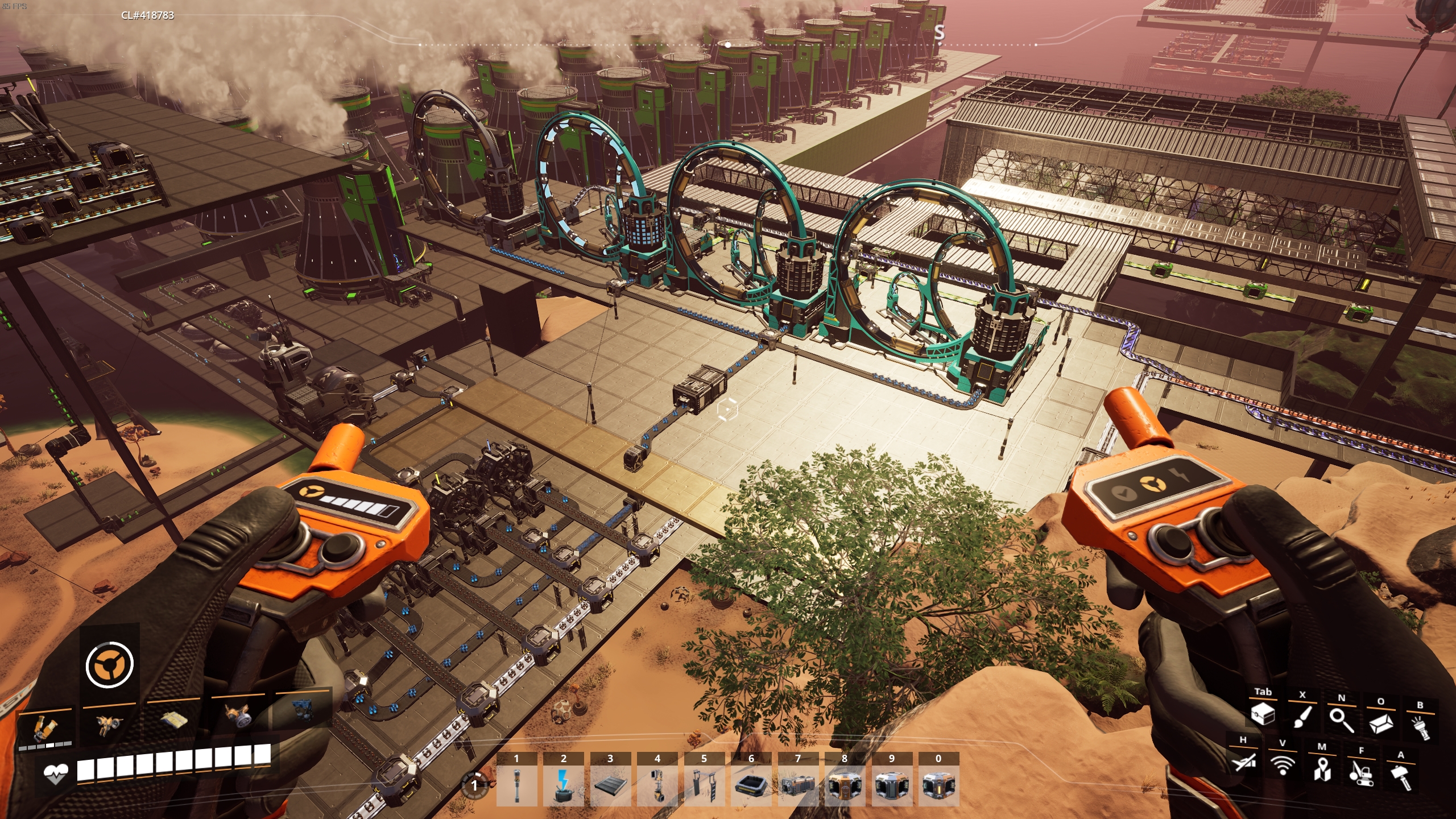Select the ladder hotbar slot
This screenshot has height=819, width=1456.
coord(704,785)
